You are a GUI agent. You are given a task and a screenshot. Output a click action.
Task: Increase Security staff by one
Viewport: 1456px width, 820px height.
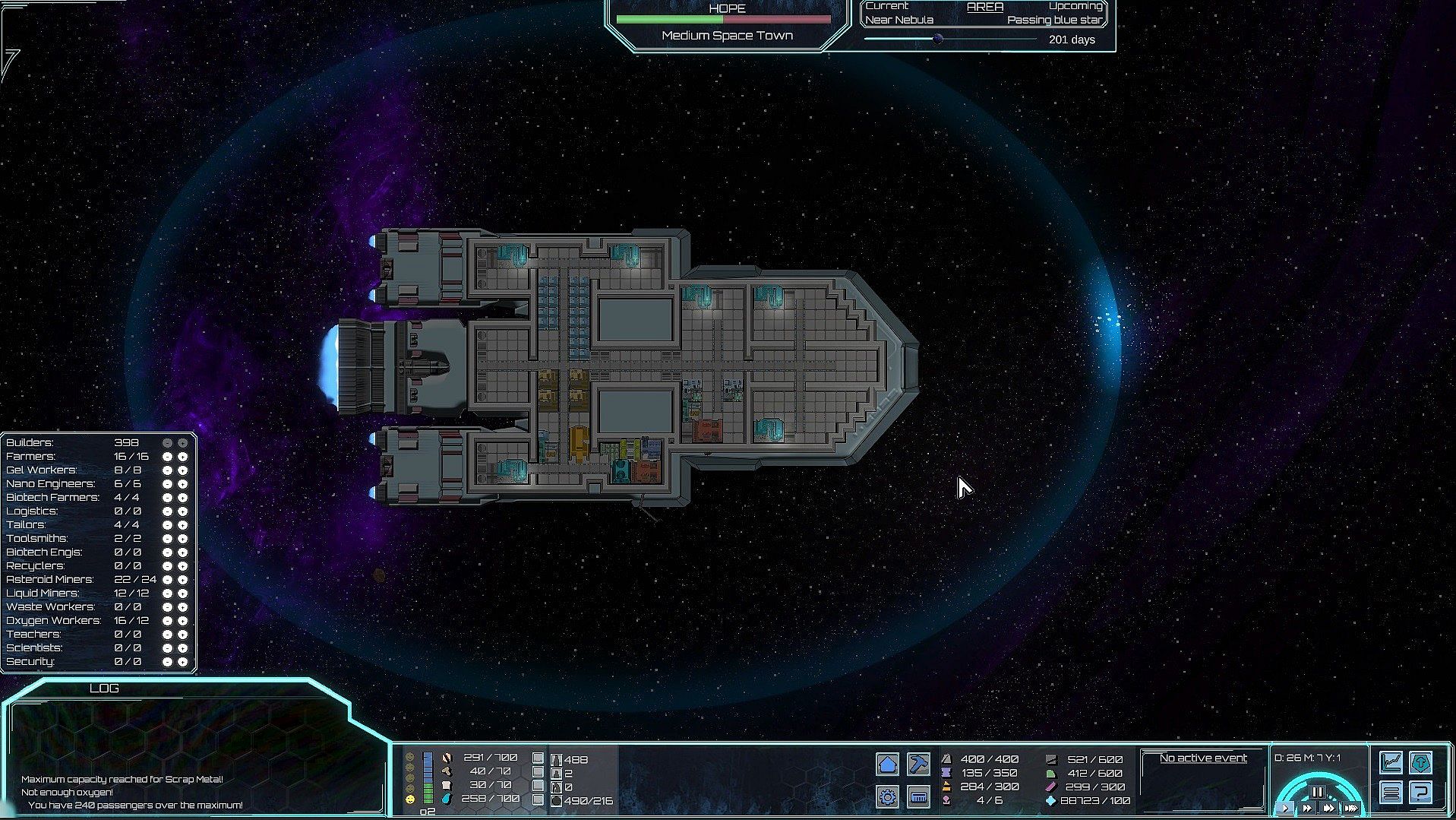pyautogui.click(x=182, y=662)
